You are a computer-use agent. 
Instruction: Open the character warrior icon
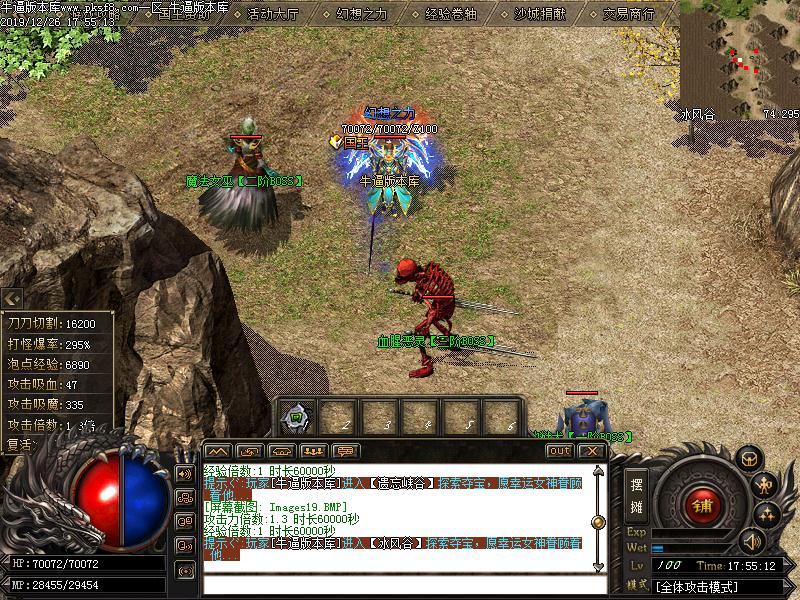click(764, 486)
